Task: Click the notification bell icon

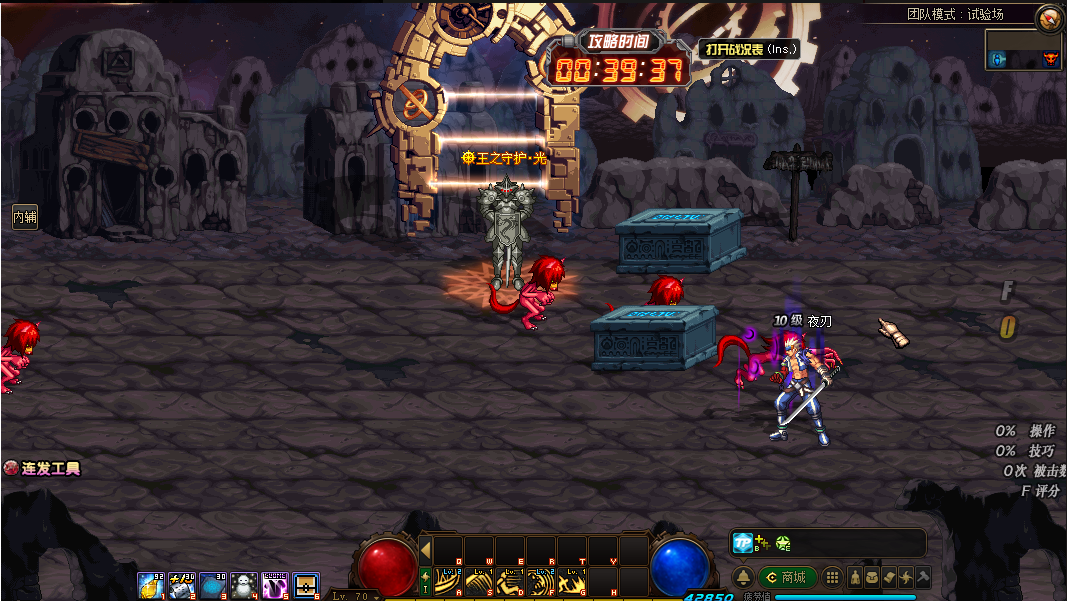Action: 744,577
